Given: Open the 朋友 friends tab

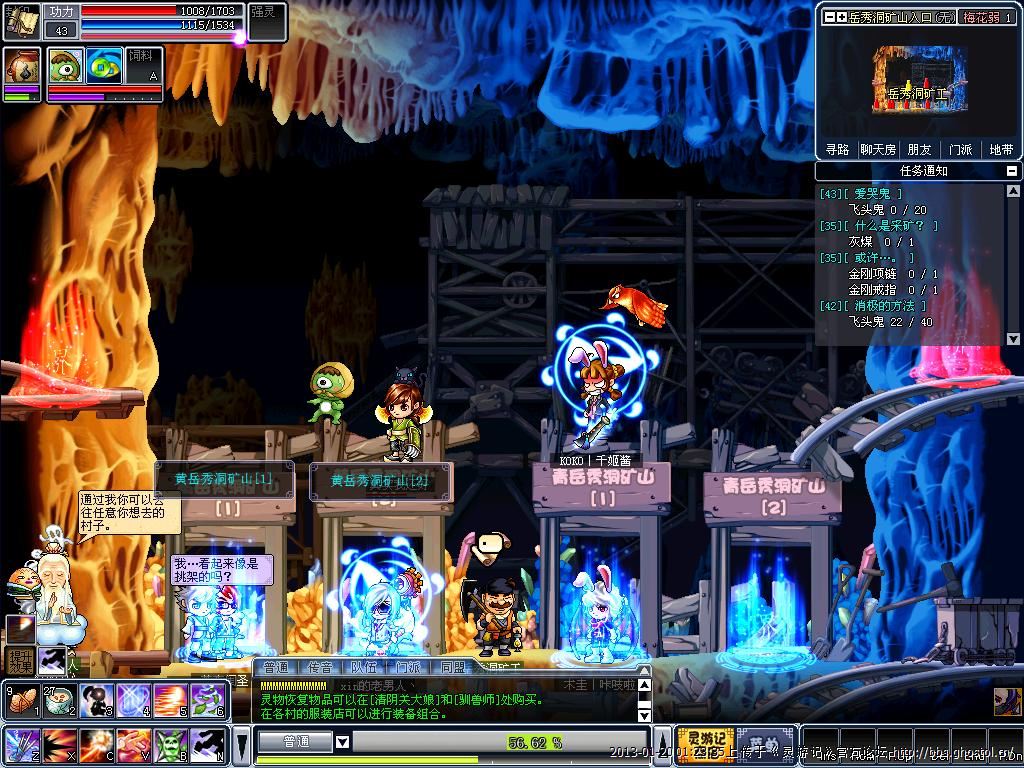Looking at the screenshot, I should 918,149.
